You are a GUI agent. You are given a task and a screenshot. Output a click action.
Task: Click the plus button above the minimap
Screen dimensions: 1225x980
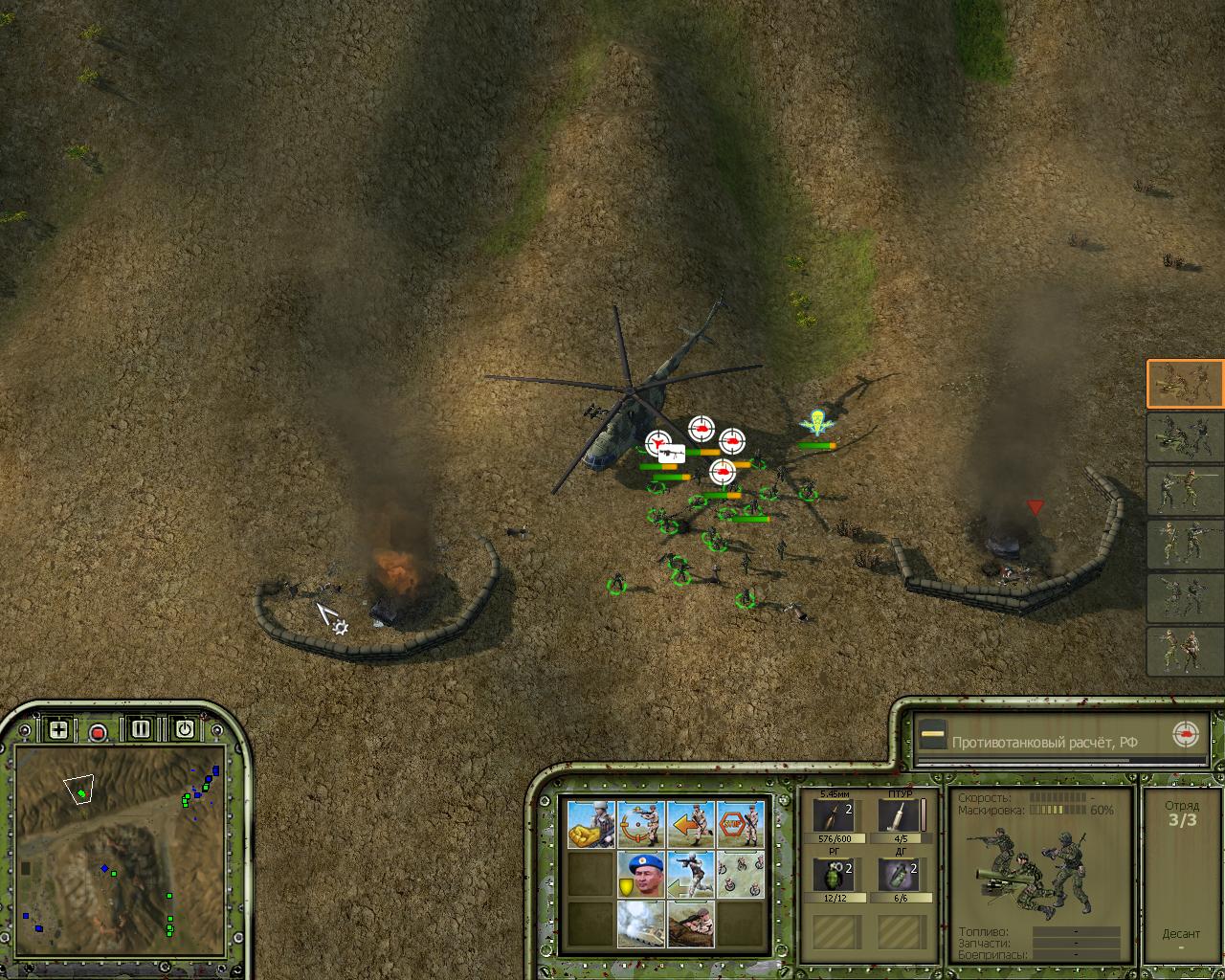(58, 729)
